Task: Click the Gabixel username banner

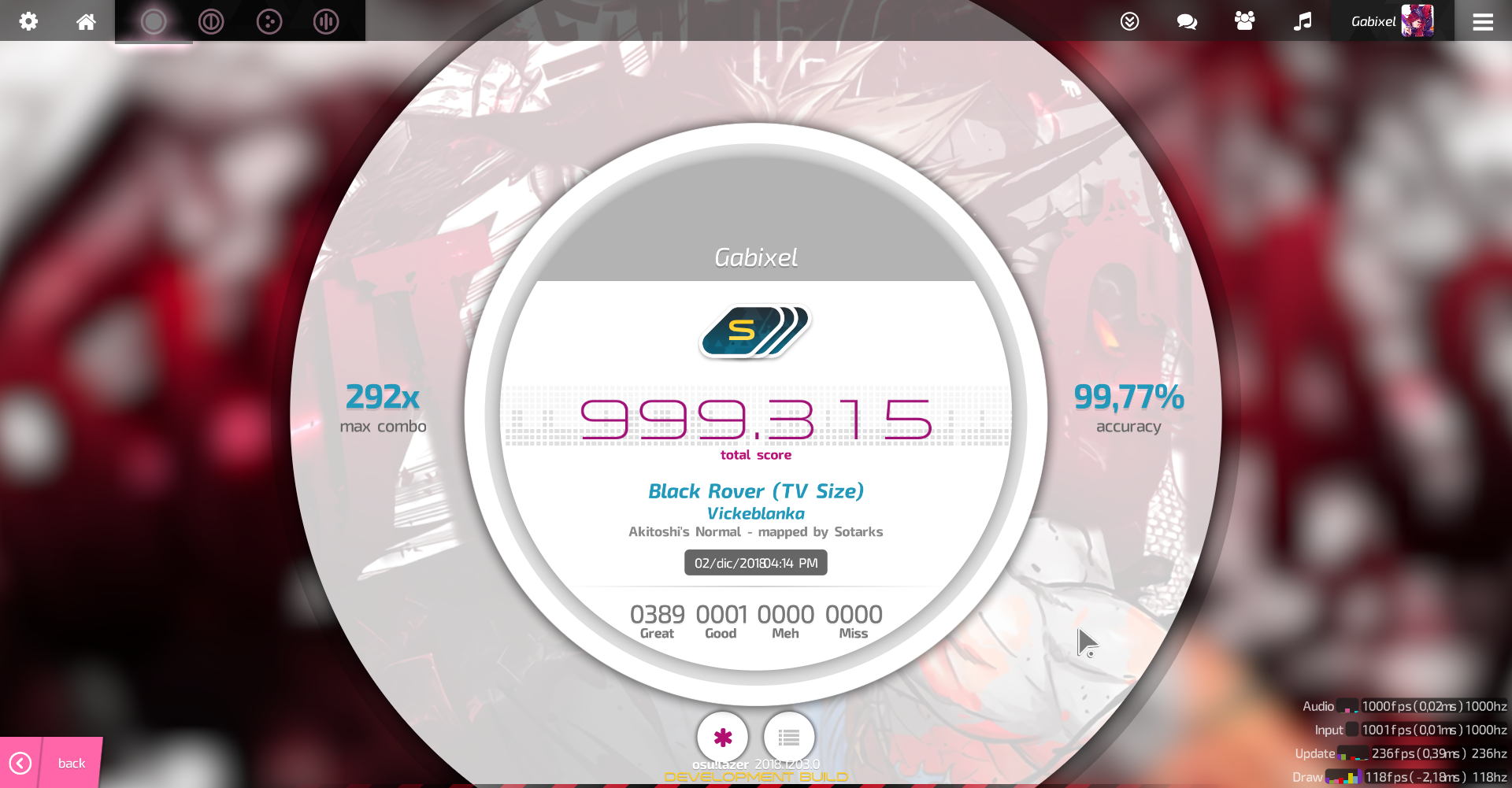Action: point(754,257)
